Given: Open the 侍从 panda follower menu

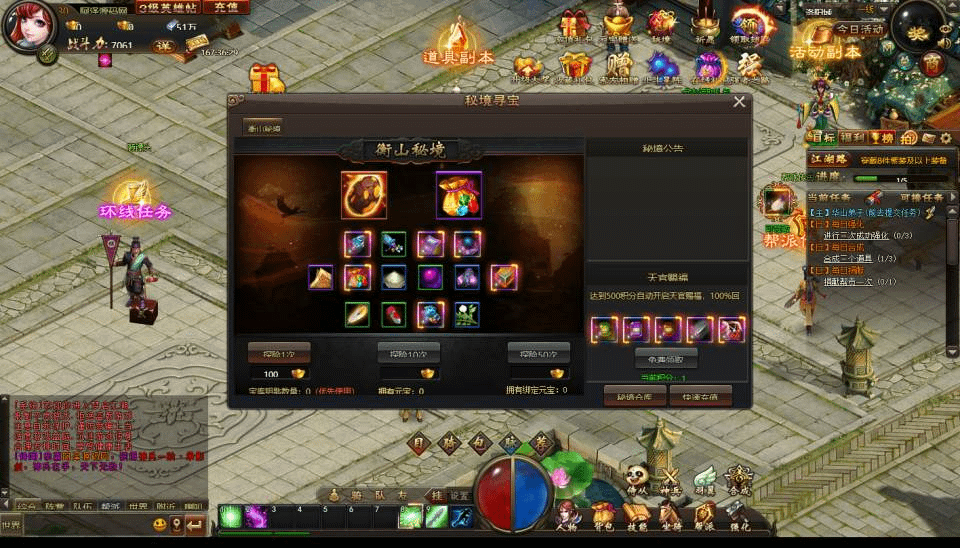Looking at the screenshot, I should click(x=638, y=478).
